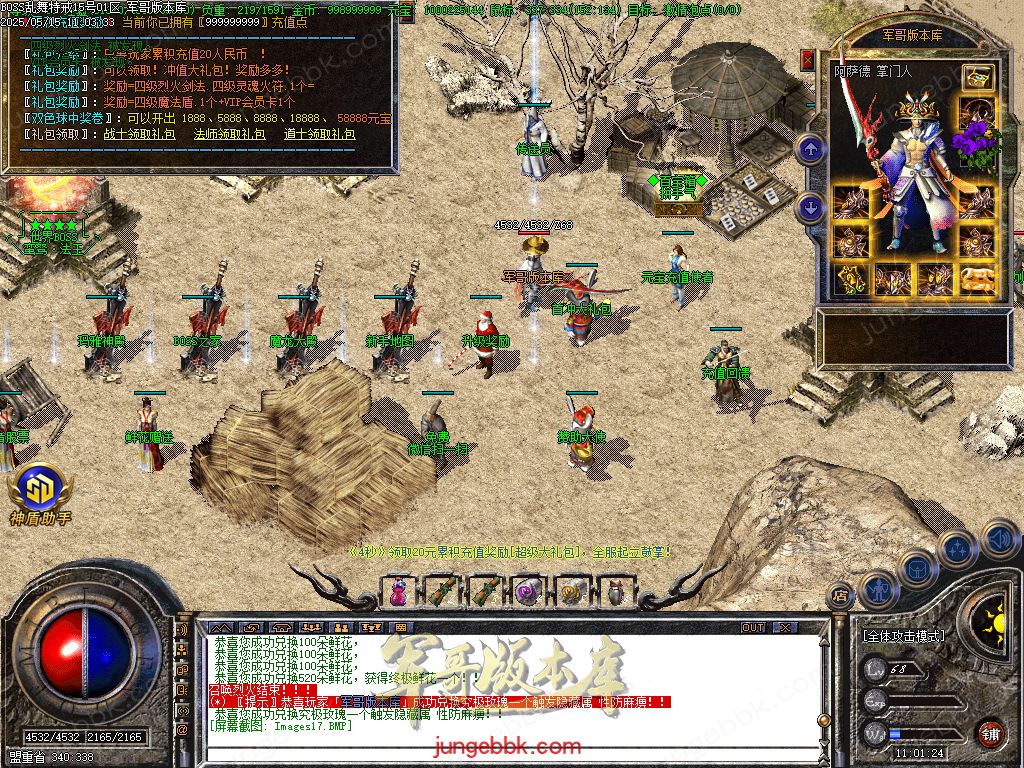1024x768 pixels.
Task: Use the pink potion in the belt
Action: point(398,591)
